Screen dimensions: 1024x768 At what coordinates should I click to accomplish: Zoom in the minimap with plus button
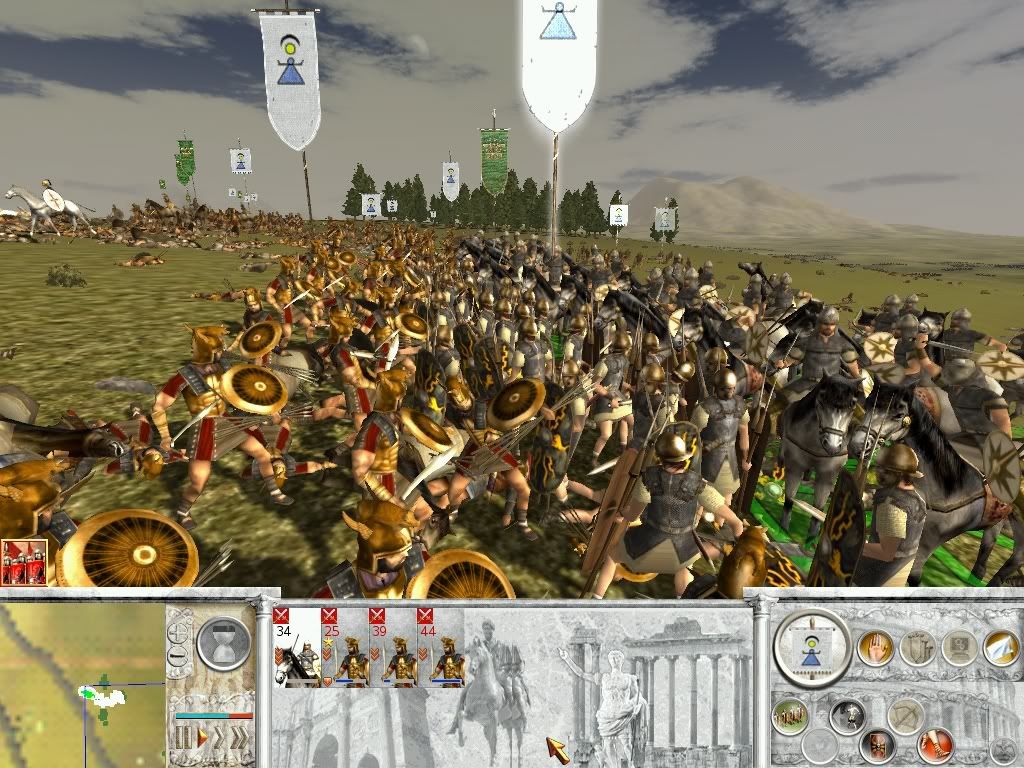(x=180, y=633)
